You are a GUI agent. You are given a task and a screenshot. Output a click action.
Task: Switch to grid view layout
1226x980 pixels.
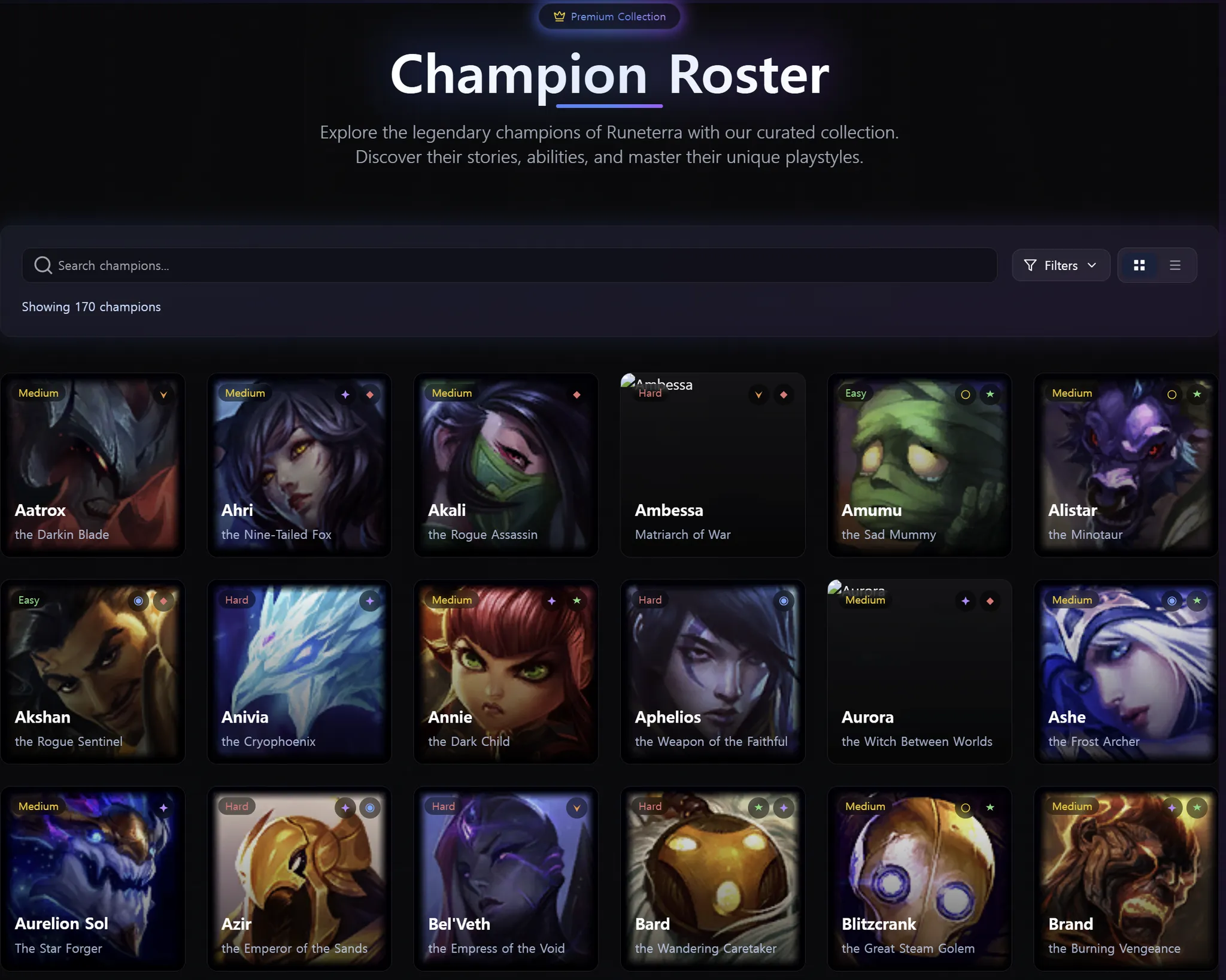[x=1139, y=265]
